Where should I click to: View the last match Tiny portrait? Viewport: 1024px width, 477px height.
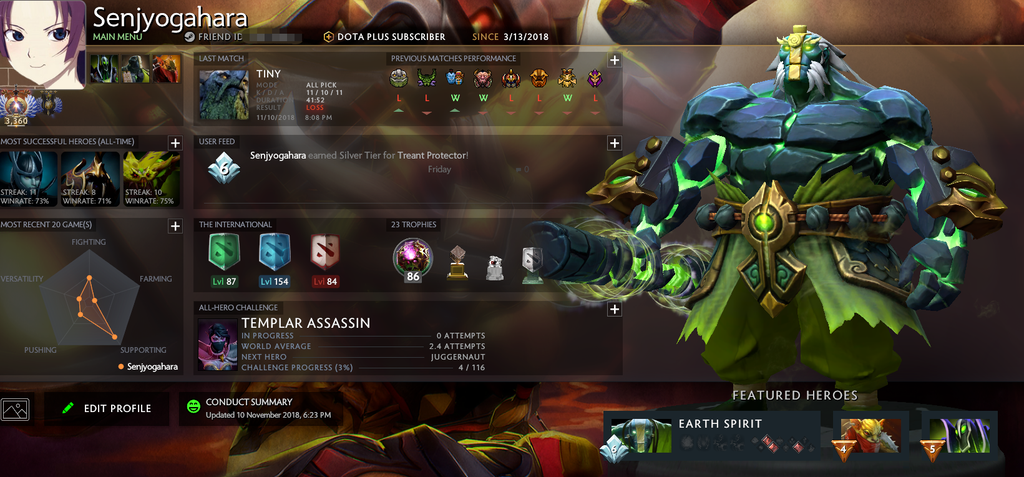point(223,95)
